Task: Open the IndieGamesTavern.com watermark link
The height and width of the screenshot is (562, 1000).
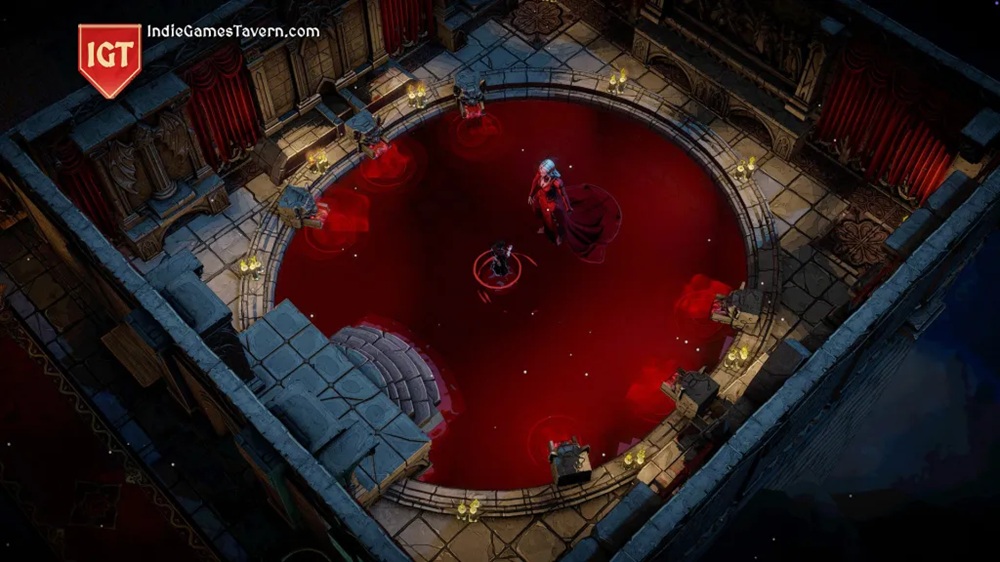Action: click(x=233, y=31)
